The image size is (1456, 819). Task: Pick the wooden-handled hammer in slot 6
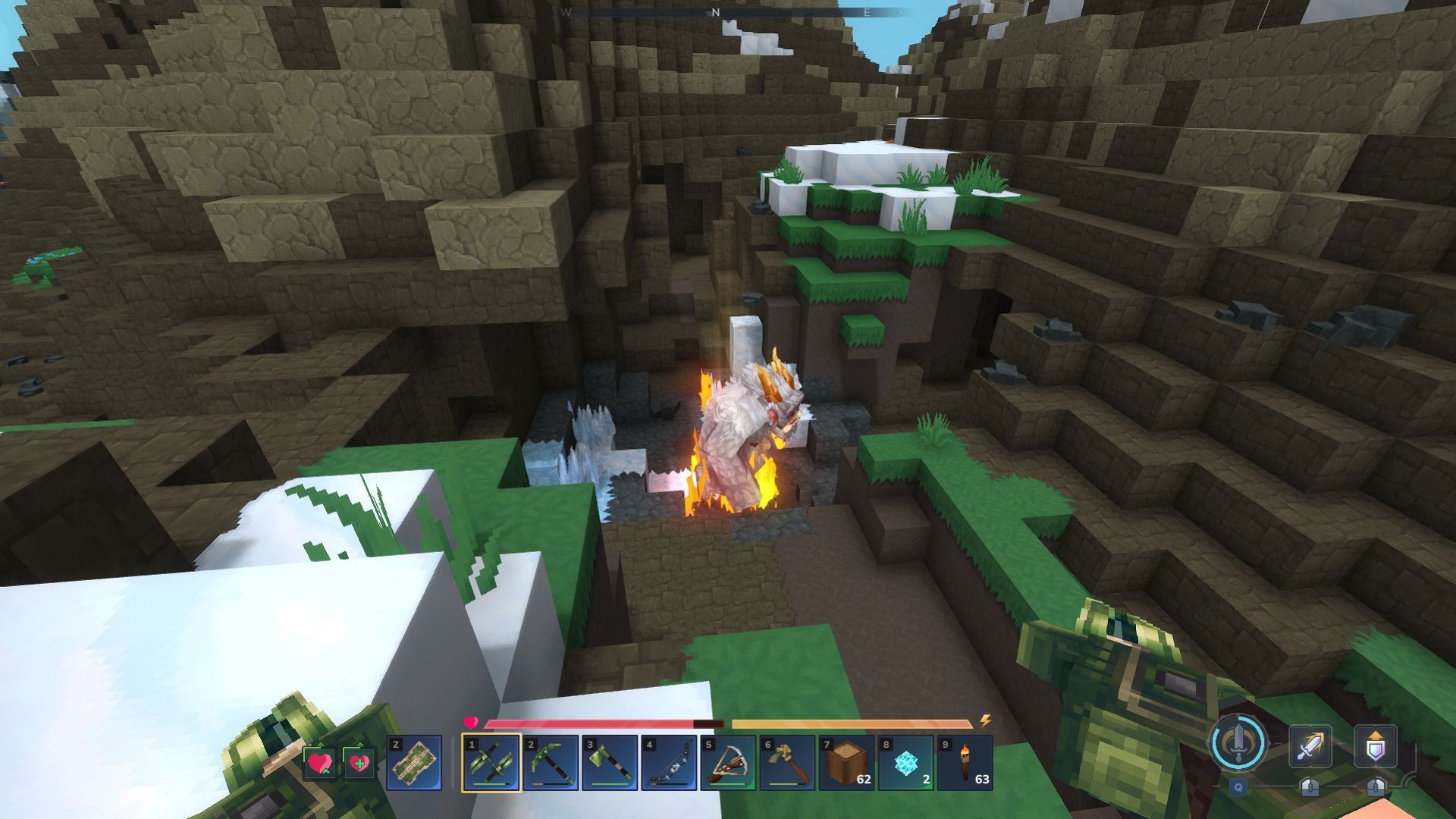[787, 763]
